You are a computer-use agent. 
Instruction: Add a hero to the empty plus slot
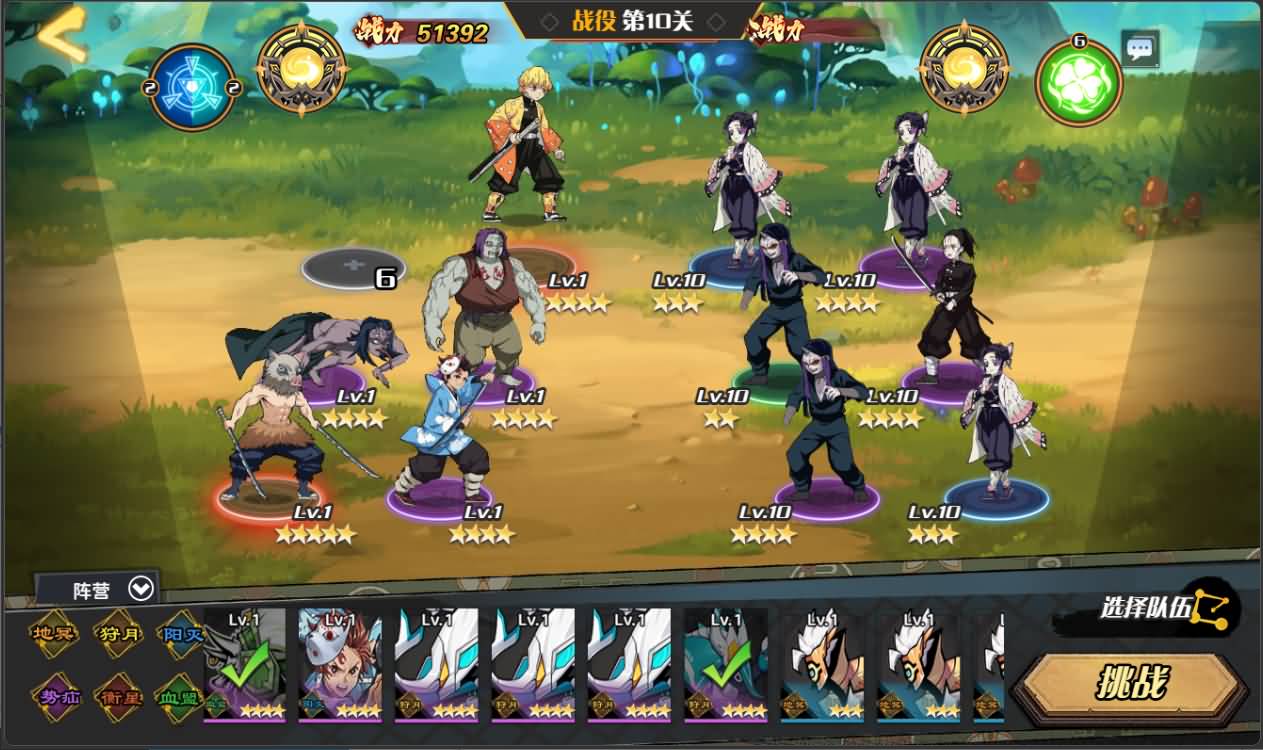coord(353,266)
